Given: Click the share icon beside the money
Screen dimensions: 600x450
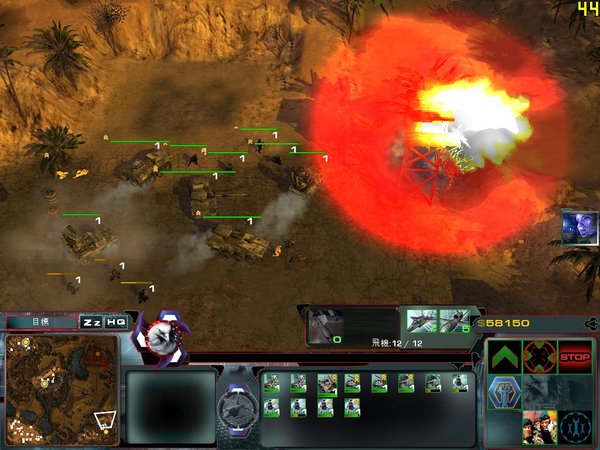Looking at the screenshot, I should click(590, 323).
